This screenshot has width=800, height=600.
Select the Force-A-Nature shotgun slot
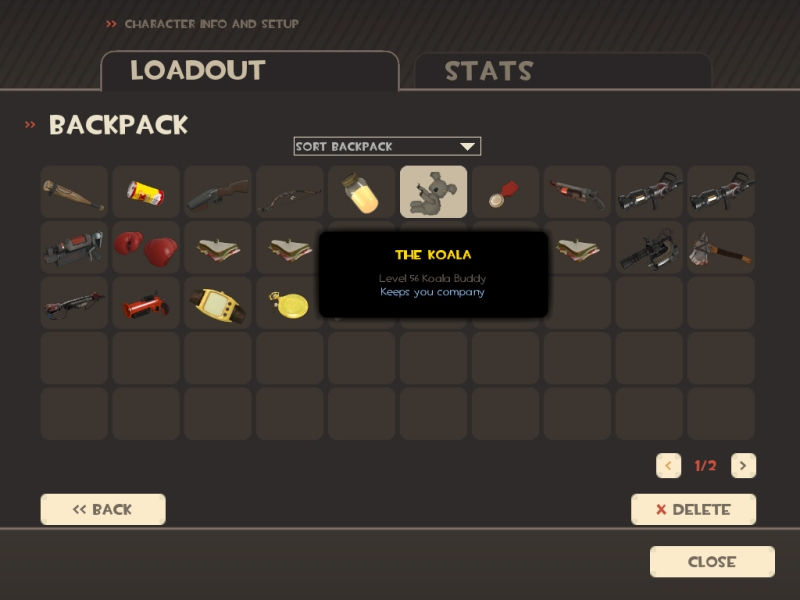coord(218,192)
